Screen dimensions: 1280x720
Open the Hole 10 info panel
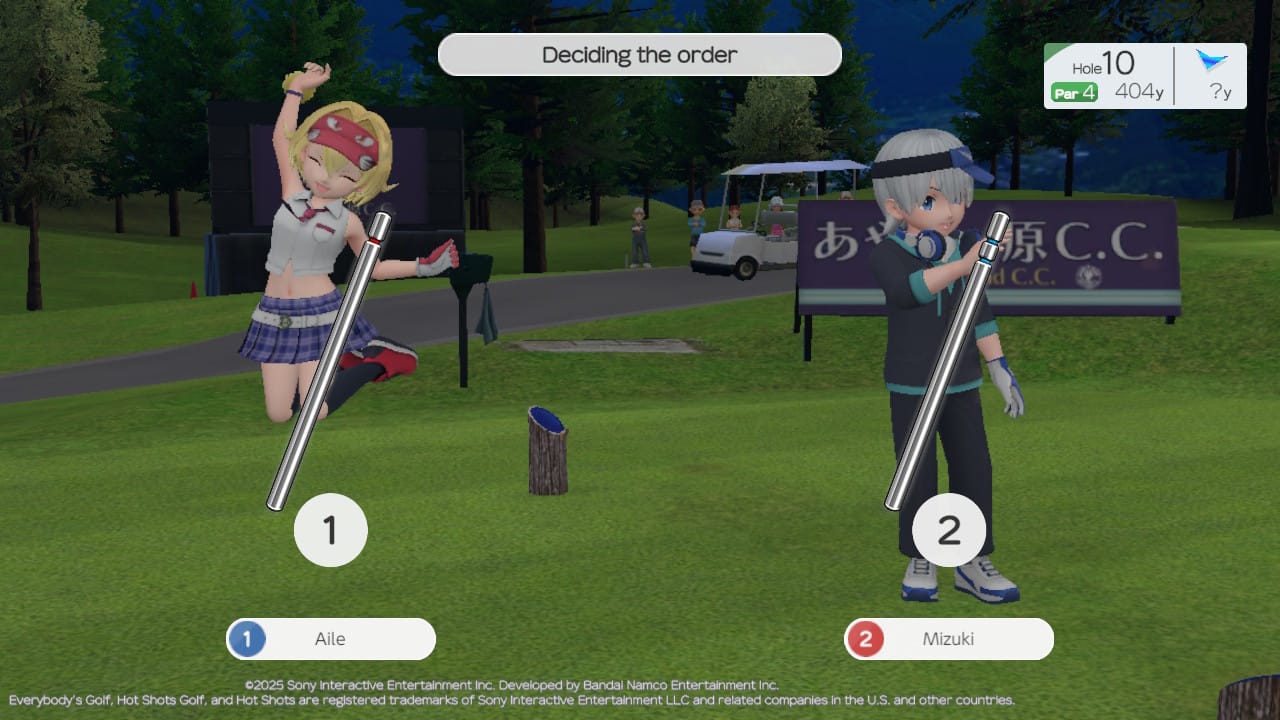[x=1108, y=76]
